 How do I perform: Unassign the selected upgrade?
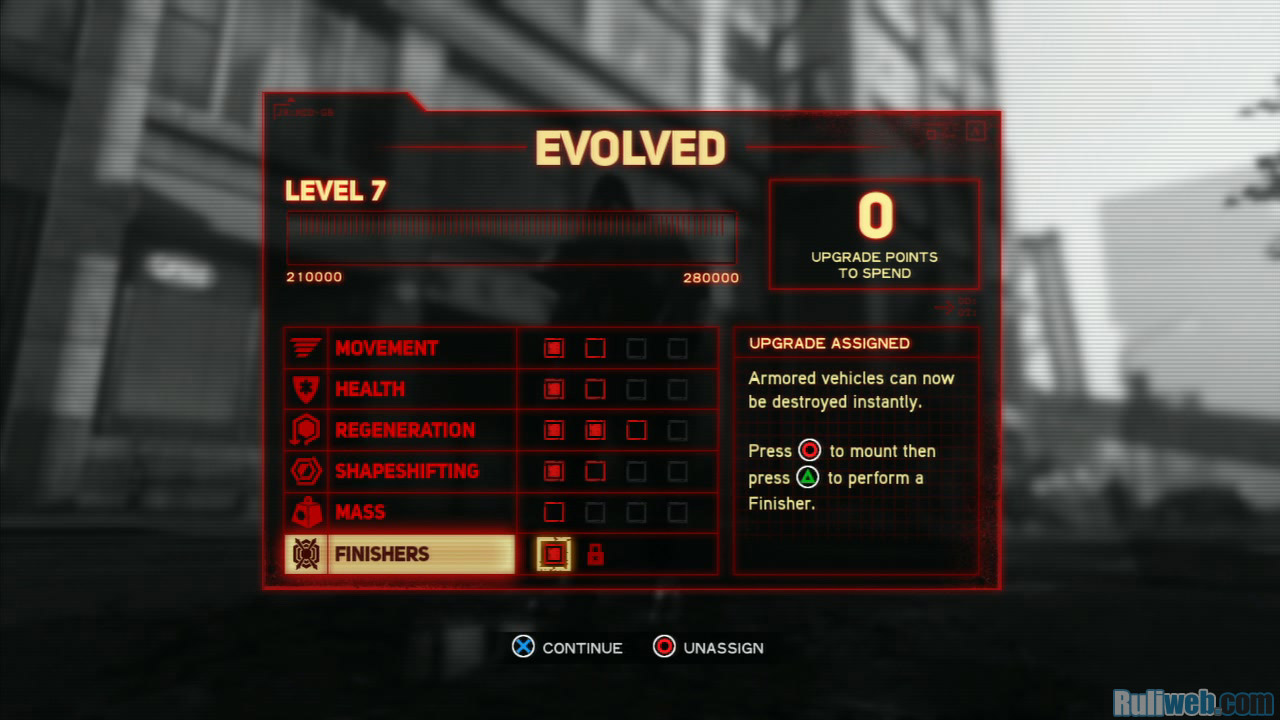click(708, 648)
